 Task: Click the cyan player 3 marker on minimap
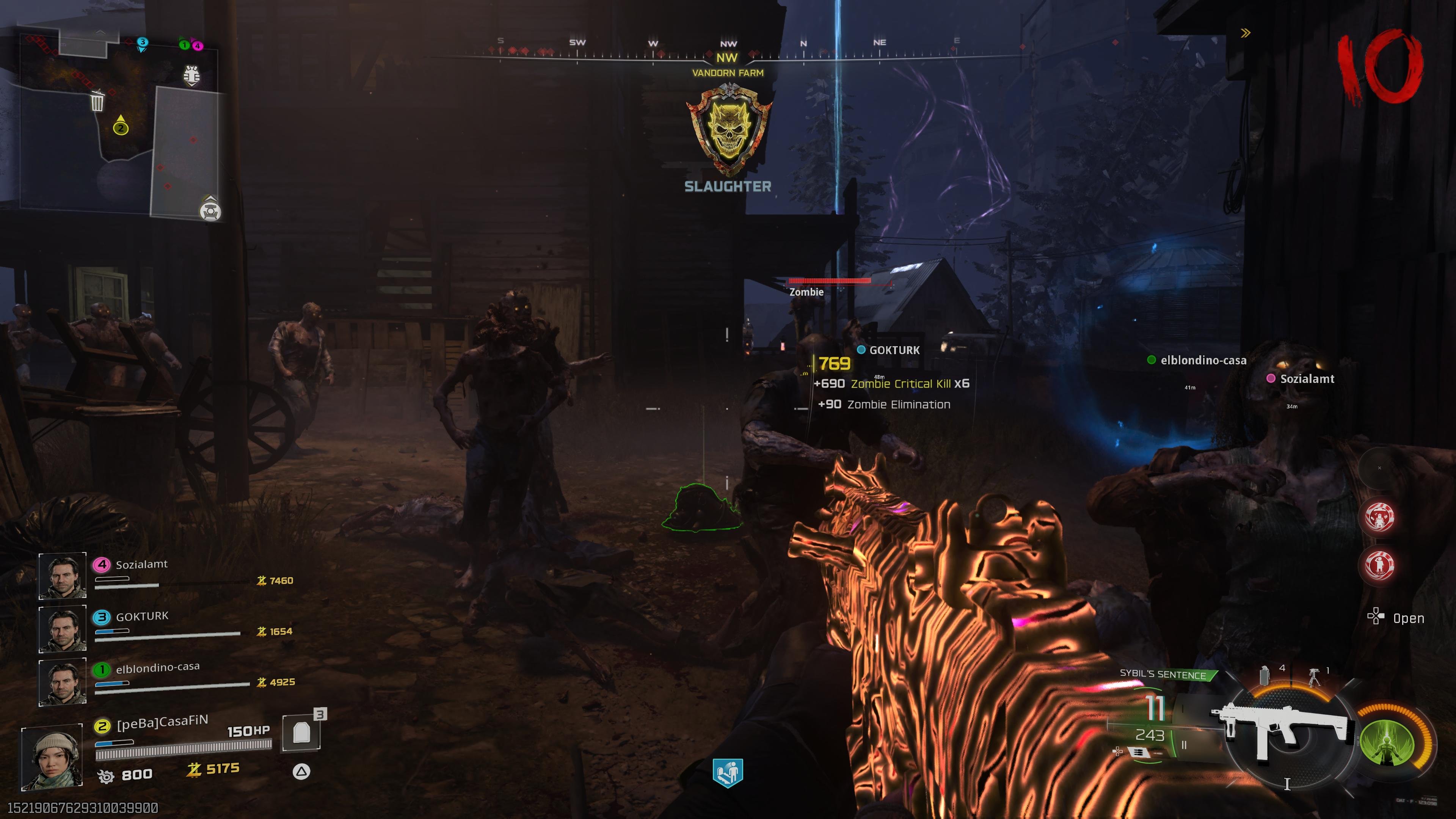tap(143, 43)
